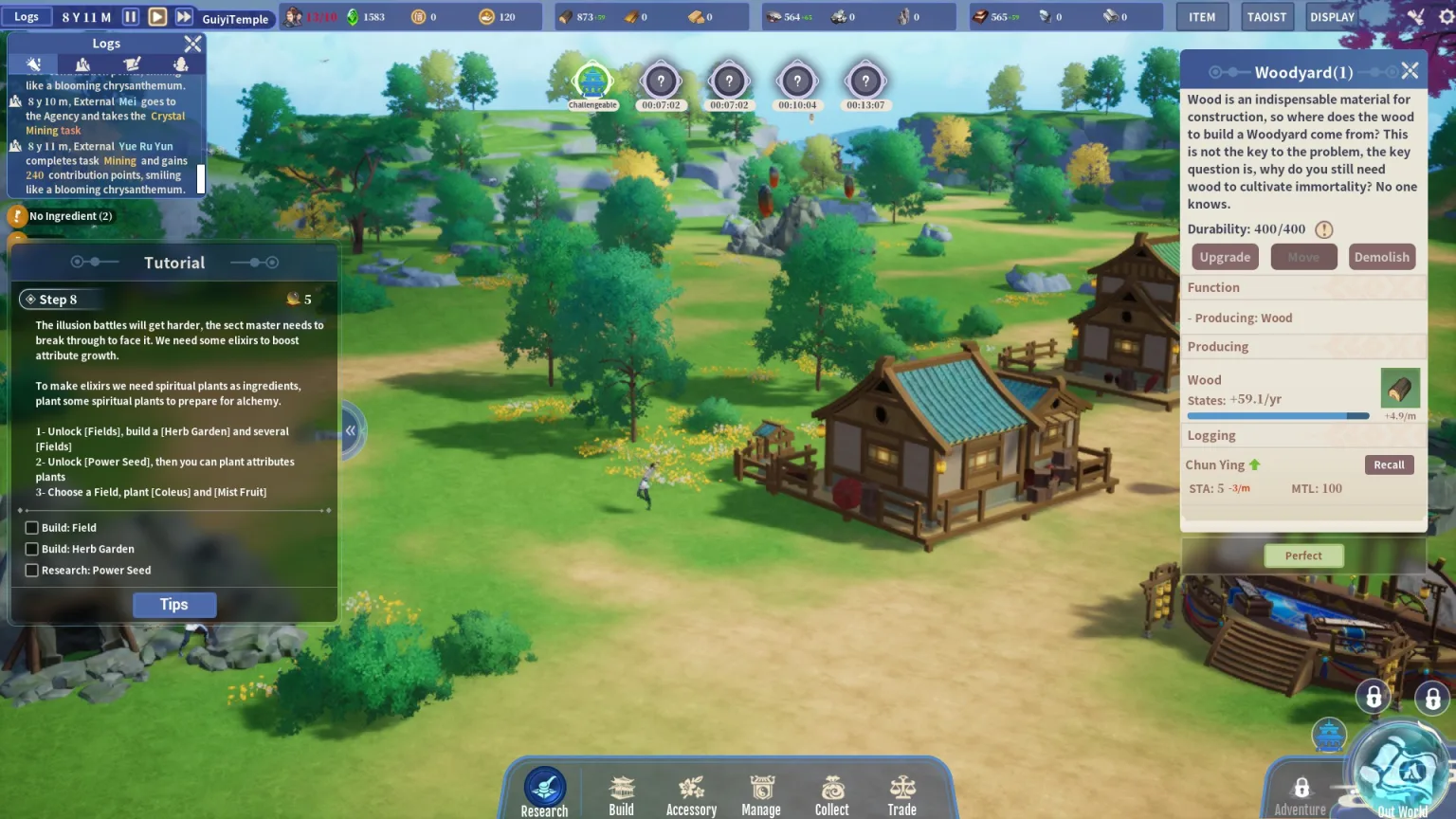Open the ITEM menu

1202,17
